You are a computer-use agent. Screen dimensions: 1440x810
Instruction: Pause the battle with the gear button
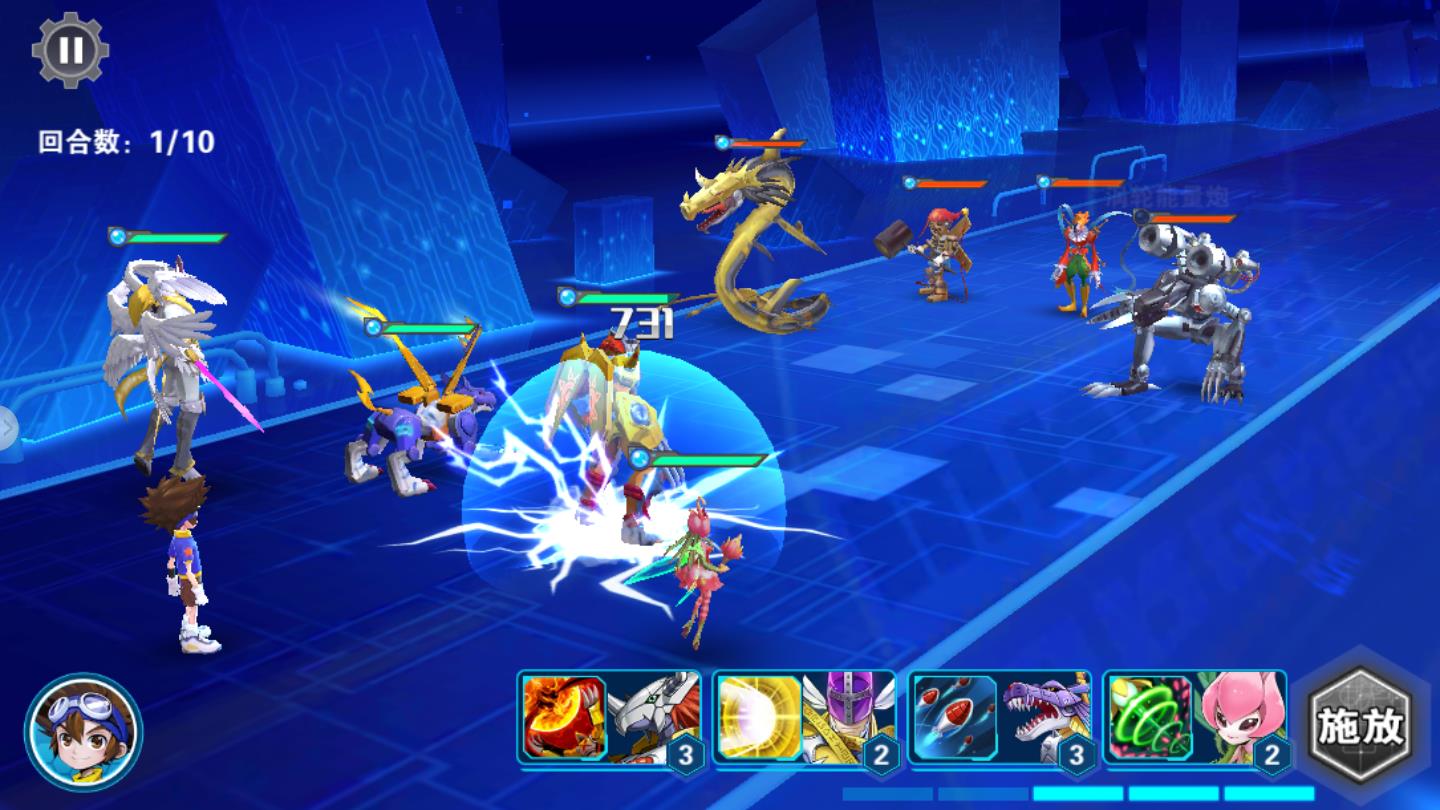click(x=70, y=50)
